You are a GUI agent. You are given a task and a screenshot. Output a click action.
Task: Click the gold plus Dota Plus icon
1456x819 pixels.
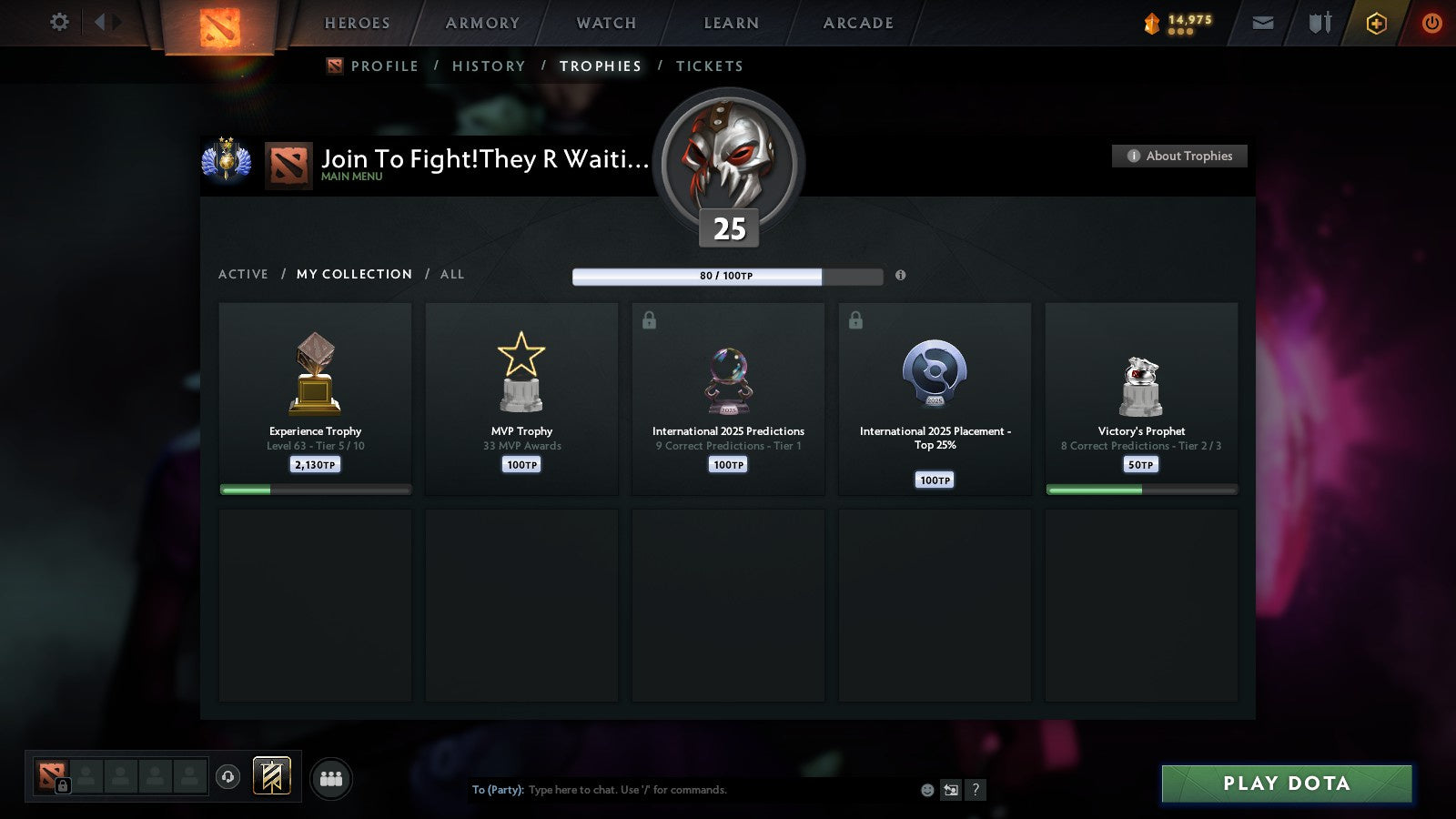(1376, 24)
